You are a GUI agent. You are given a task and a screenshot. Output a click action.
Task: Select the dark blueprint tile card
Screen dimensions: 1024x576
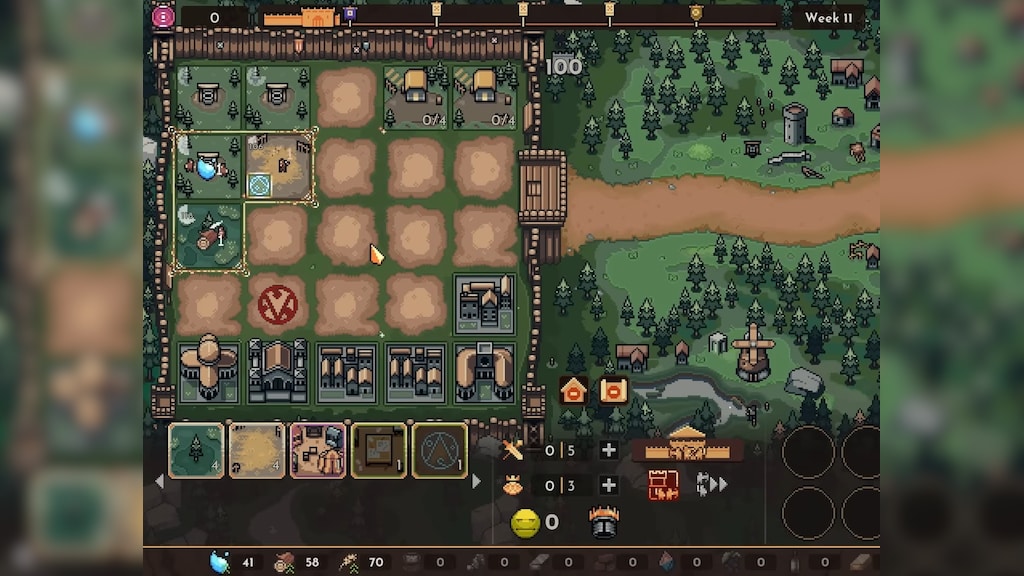coord(379,451)
